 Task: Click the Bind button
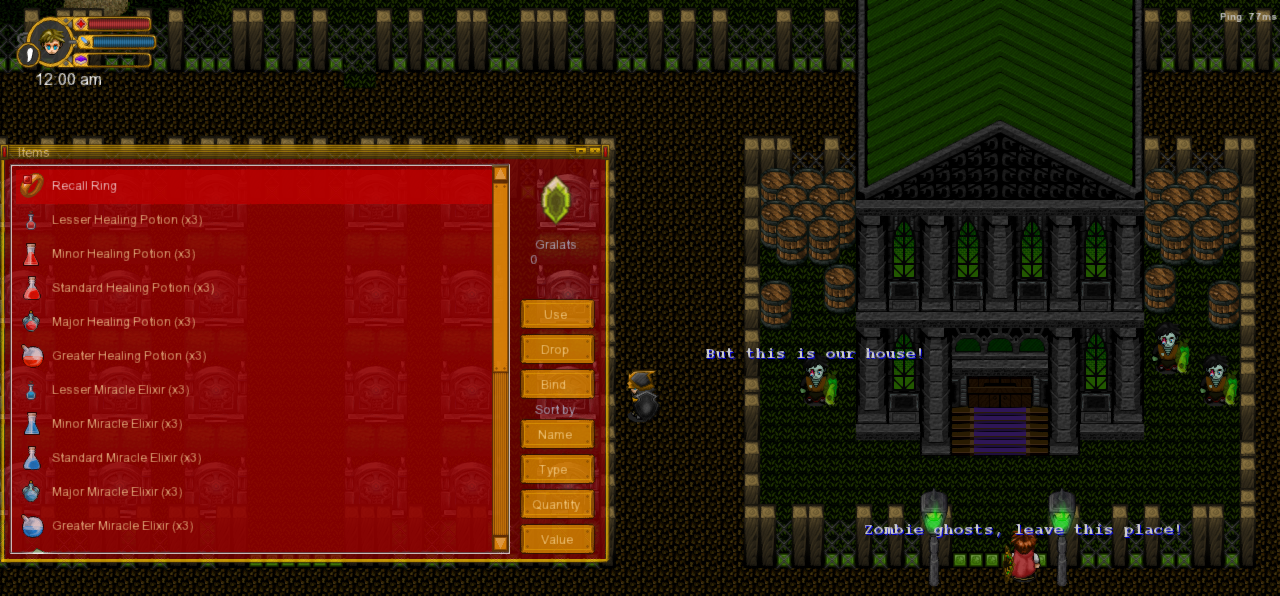pos(556,385)
